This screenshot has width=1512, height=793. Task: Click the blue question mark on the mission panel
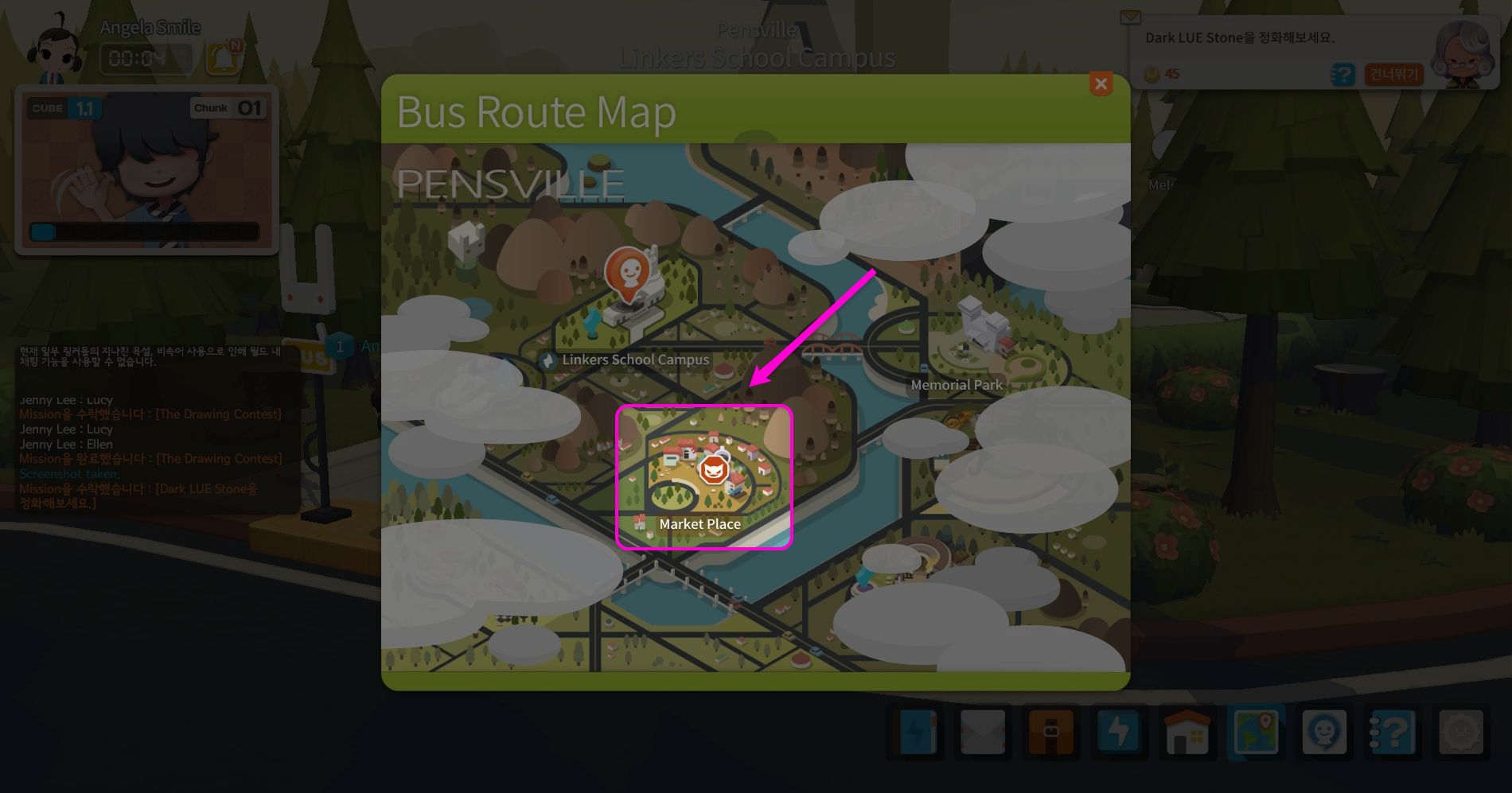[x=1342, y=74]
